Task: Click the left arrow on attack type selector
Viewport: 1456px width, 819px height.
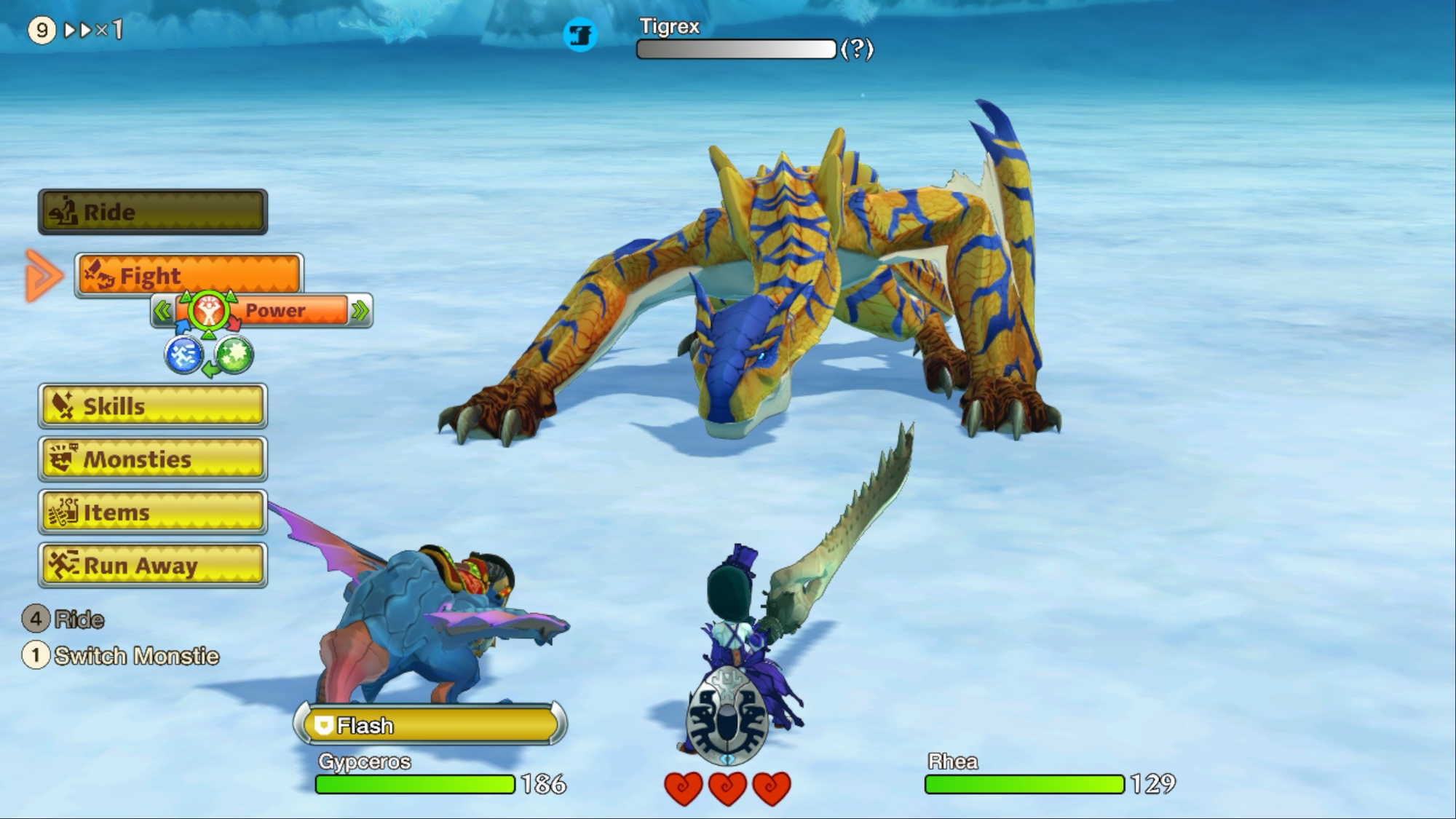Action: pyautogui.click(x=162, y=312)
